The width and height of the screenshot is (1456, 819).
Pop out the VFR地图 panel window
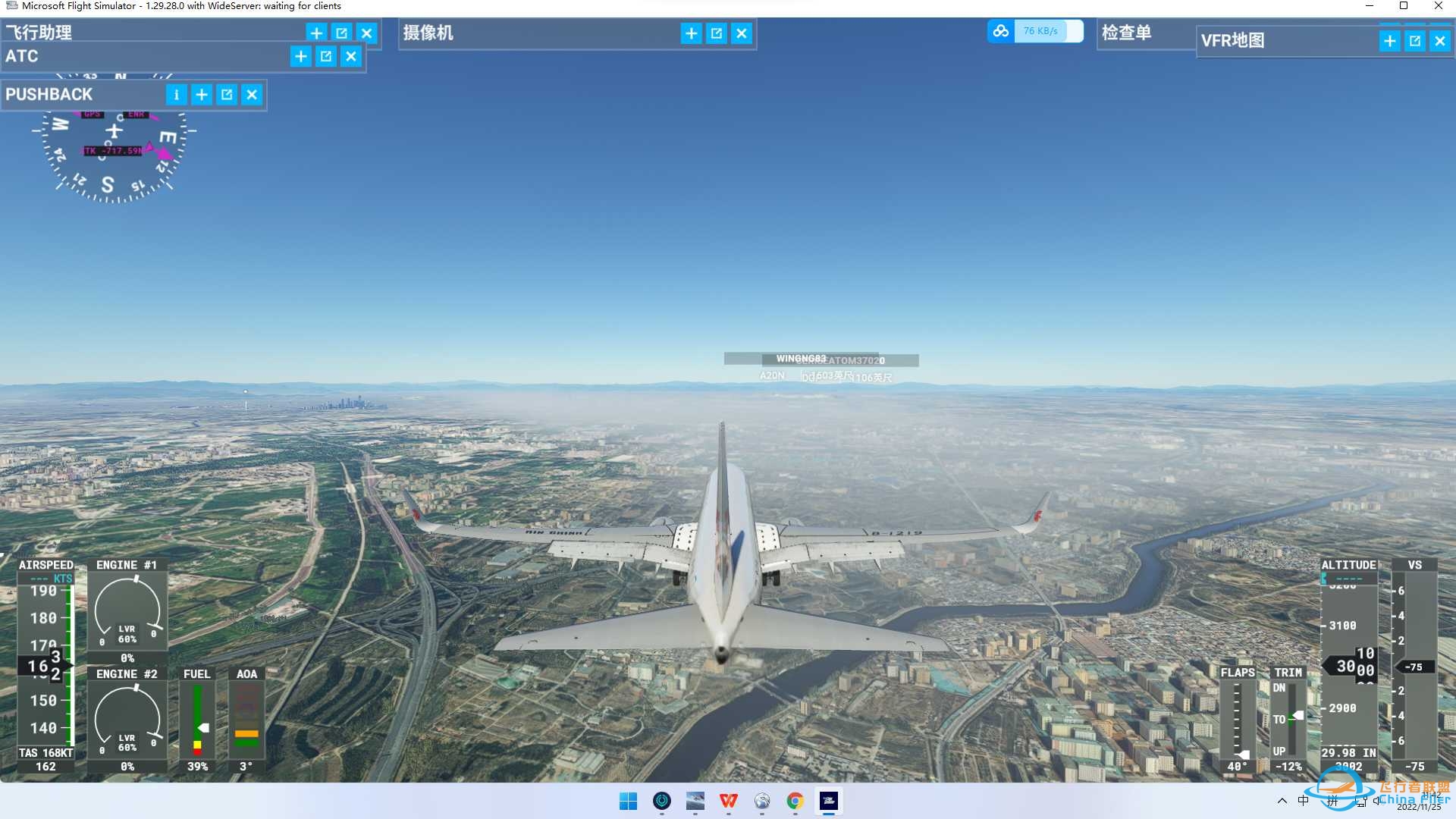1415,41
